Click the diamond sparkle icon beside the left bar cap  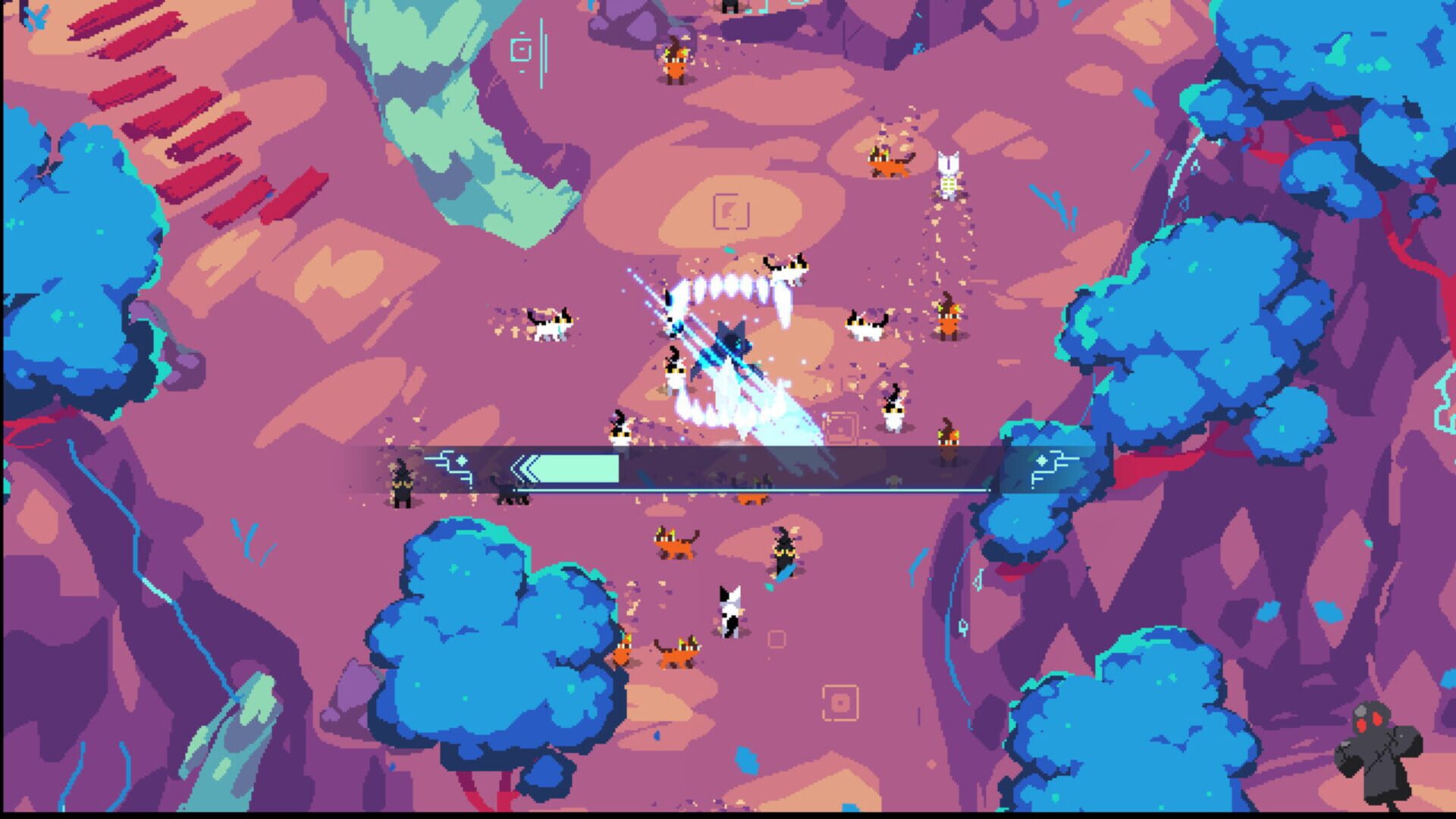[462, 459]
